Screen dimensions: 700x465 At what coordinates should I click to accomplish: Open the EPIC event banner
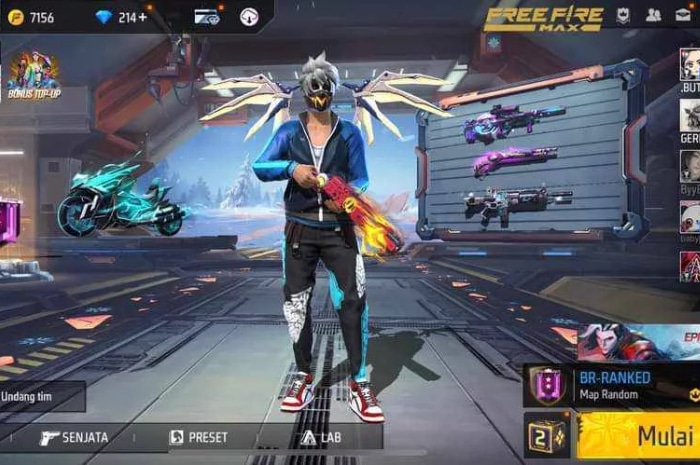640,342
